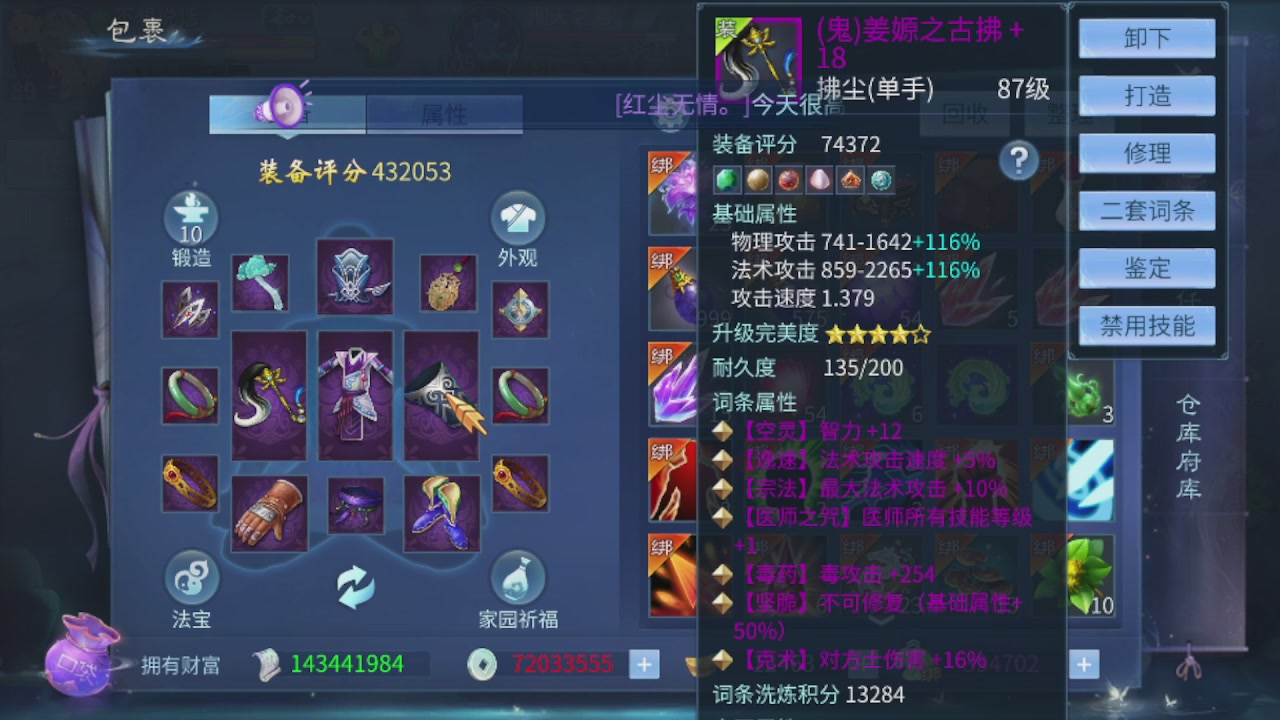Image resolution: width=1280 pixels, height=720 pixels.
Task: Click the 打造 craft button
Action: tap(1146, 95)
